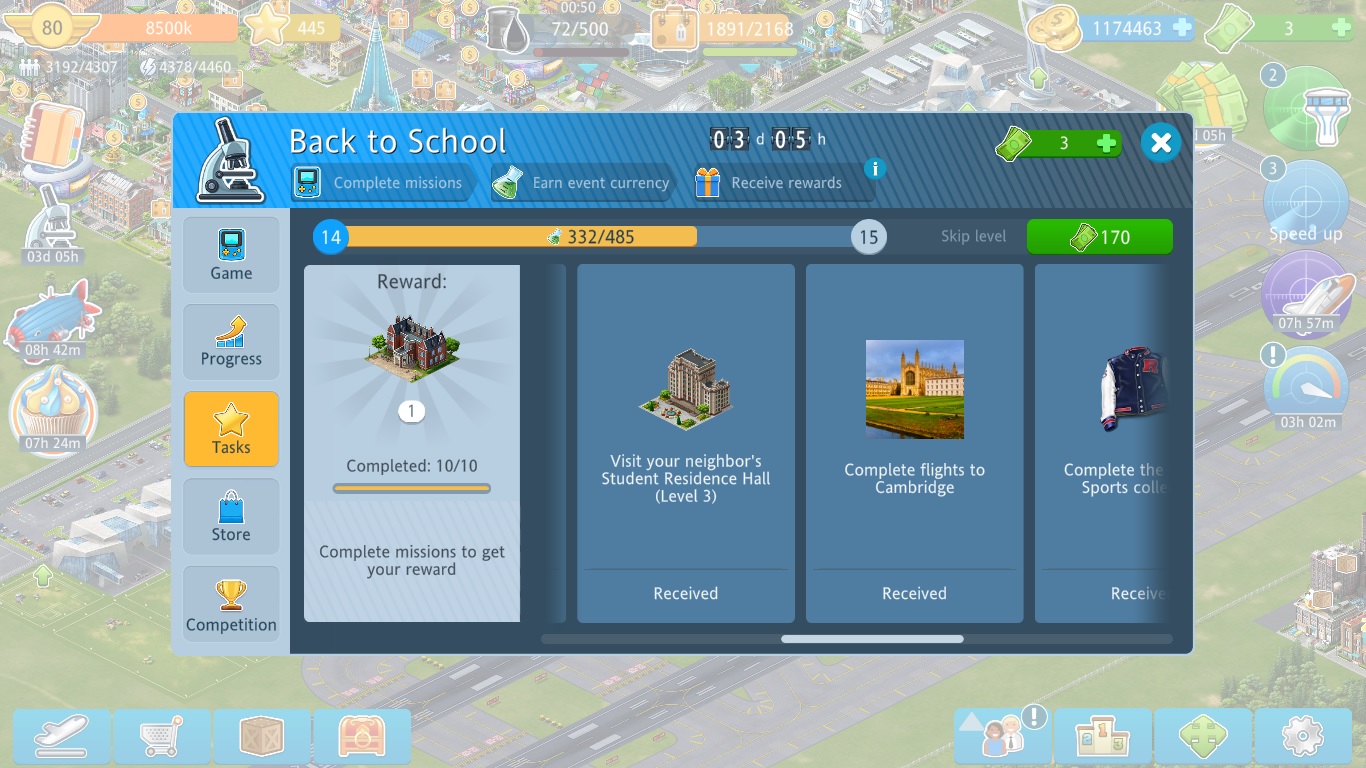The height and width of the screenshot is (768, 1366).
Task: Switch to the Game tab
Action: point(231,255)
